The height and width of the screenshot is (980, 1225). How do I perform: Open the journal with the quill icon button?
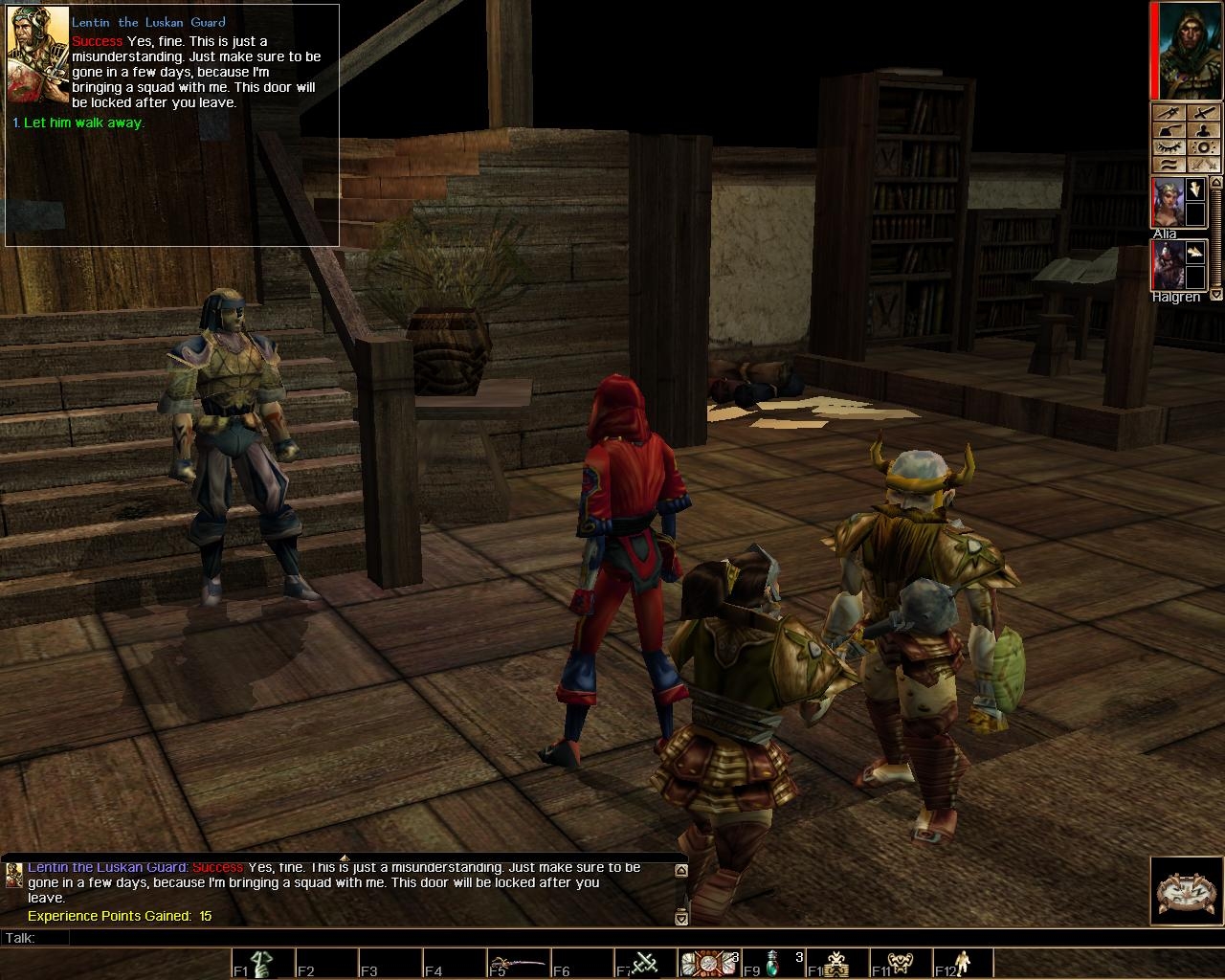1169,130
